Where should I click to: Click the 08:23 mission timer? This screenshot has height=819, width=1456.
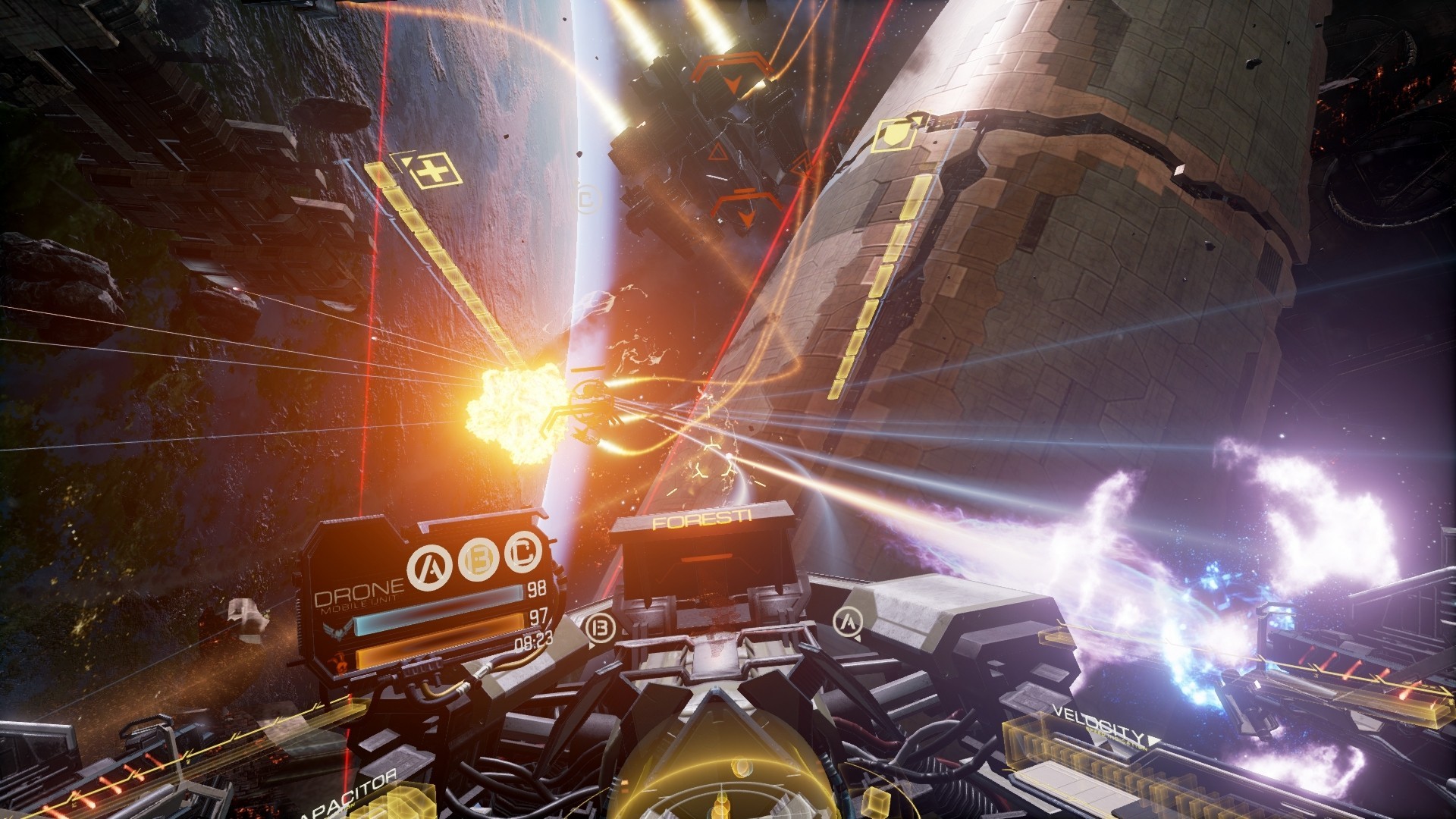coord(532,640)
